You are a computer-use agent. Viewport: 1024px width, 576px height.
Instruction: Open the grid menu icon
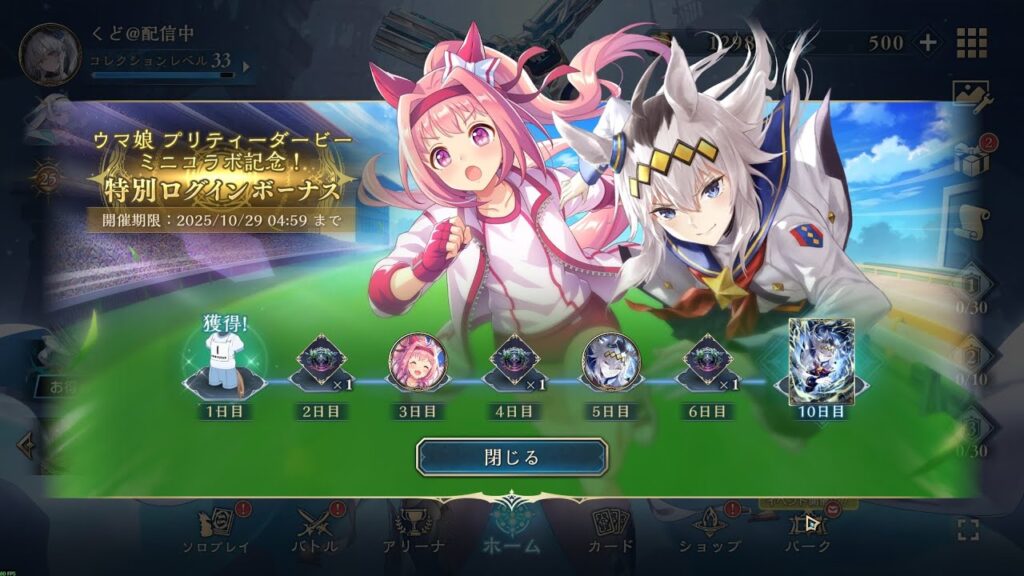pyautogui.click(x=972, y=42)
